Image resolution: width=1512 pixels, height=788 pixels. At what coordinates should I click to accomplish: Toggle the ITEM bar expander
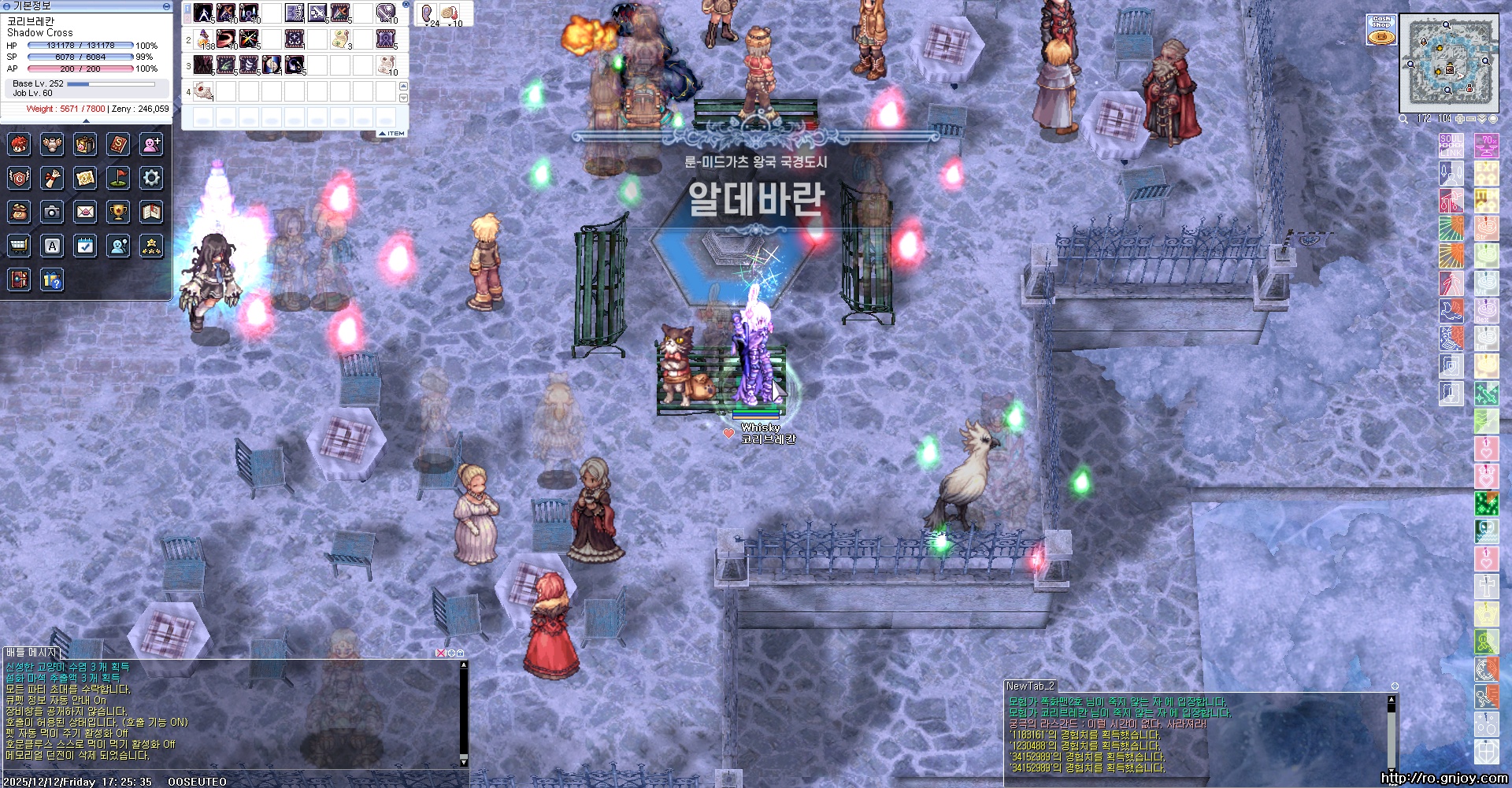coord(391,134)
